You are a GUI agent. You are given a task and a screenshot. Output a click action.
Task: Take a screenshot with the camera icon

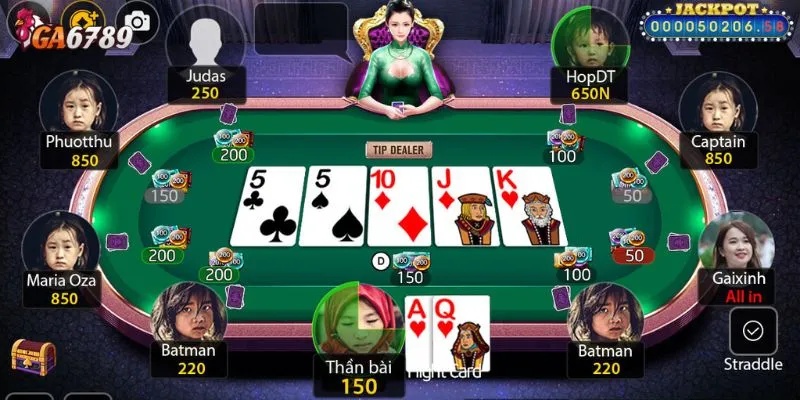pyautogui.click(x=136, y=20)
